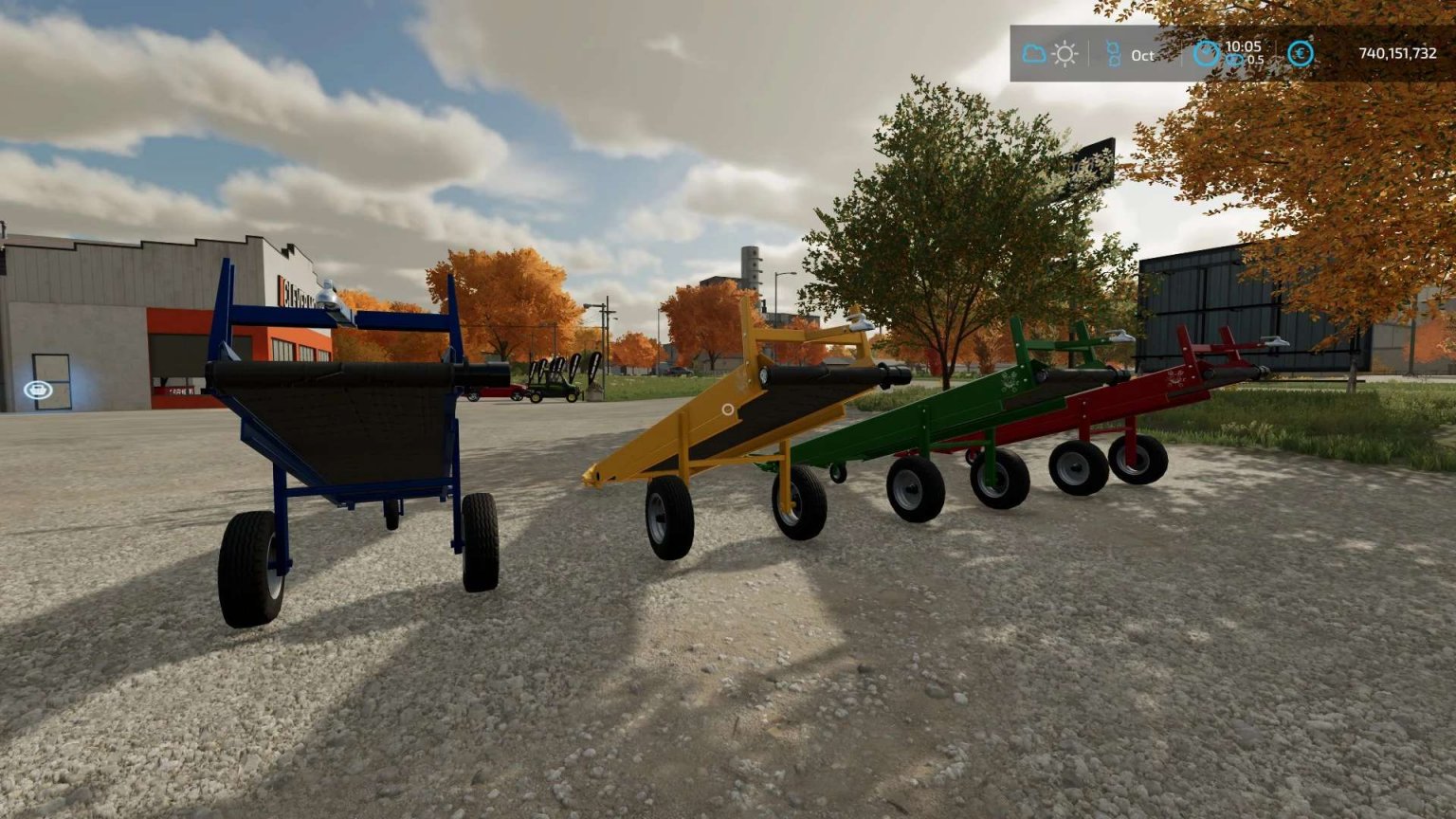Click the cloudy weather icon
Screen dimensions: 1456x819
click(1034, 53)
